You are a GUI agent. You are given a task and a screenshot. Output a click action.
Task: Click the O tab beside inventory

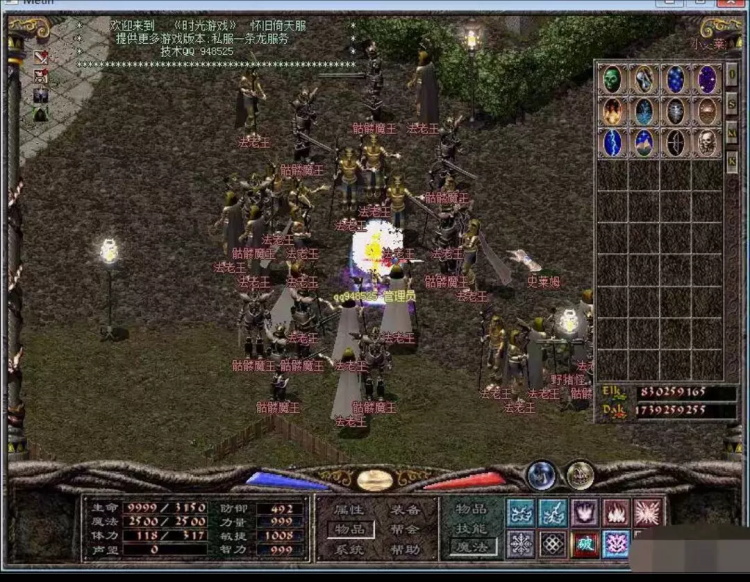[732, 75]
